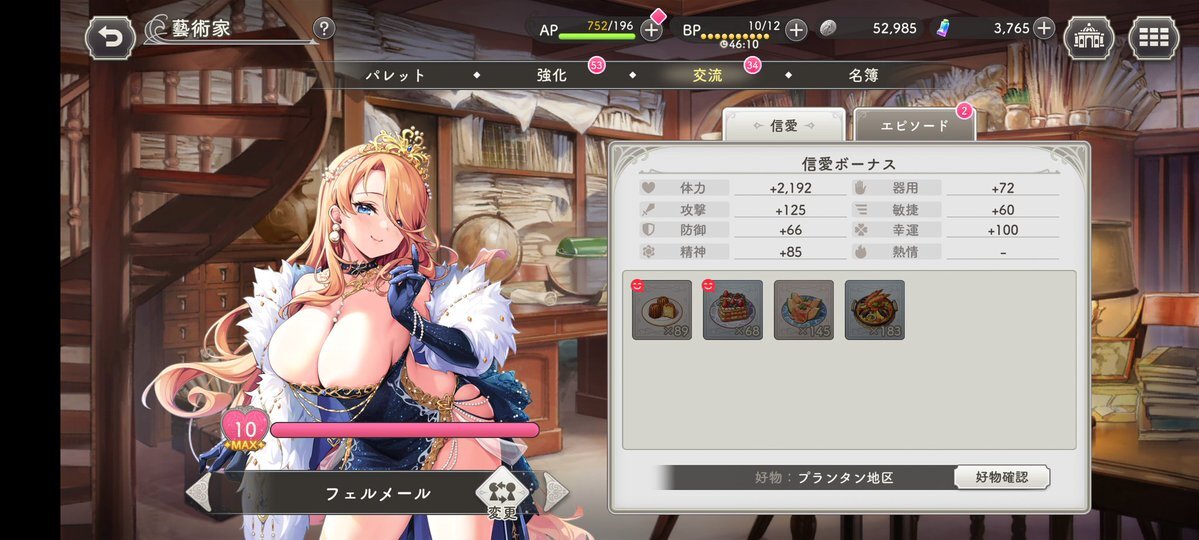Open the エピソード panel tab
The width and height of the screenshot is (1199, 540).
tap(914, 126)
